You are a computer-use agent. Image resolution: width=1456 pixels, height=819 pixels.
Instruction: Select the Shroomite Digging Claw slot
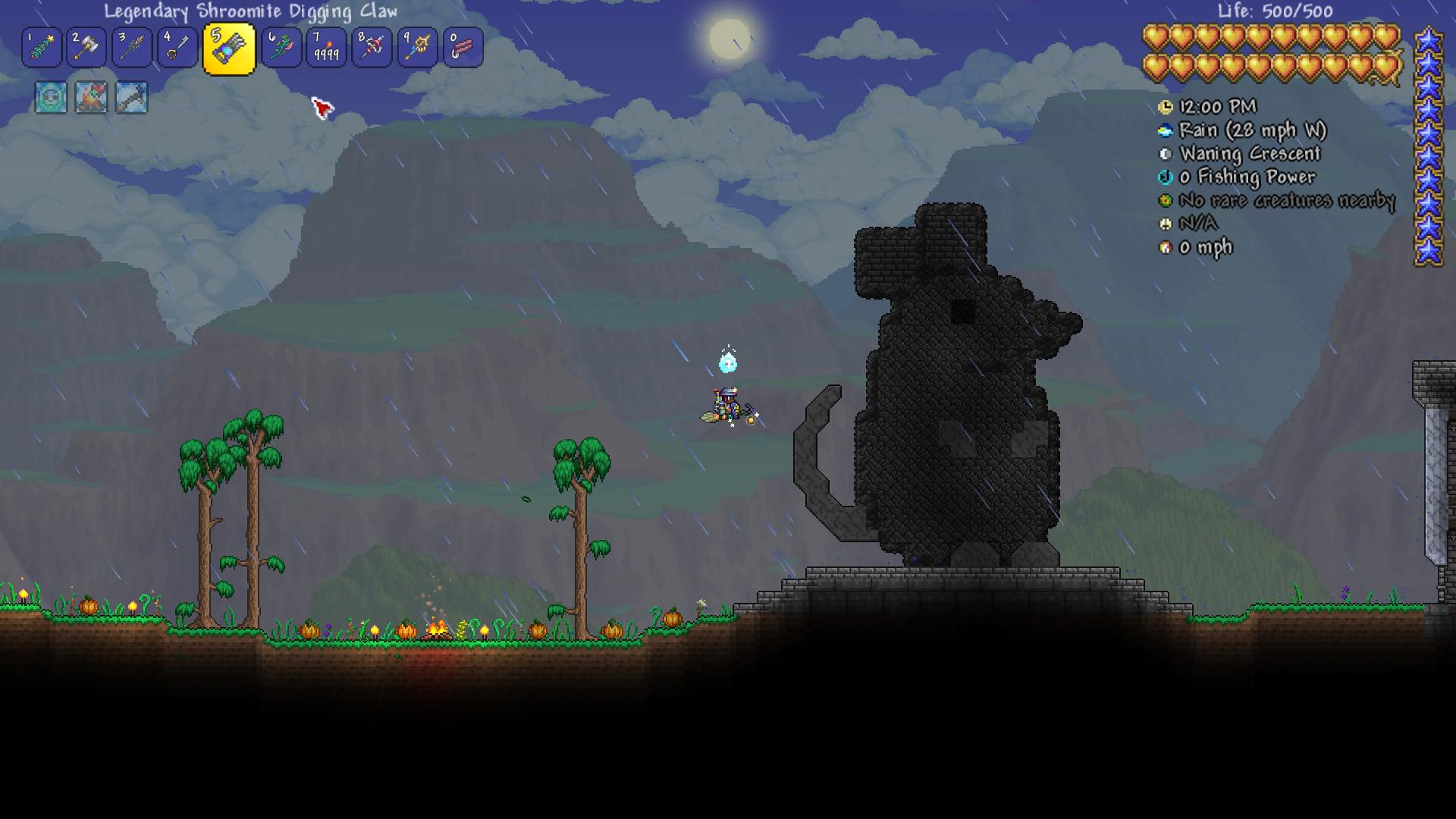coord(228,49)
